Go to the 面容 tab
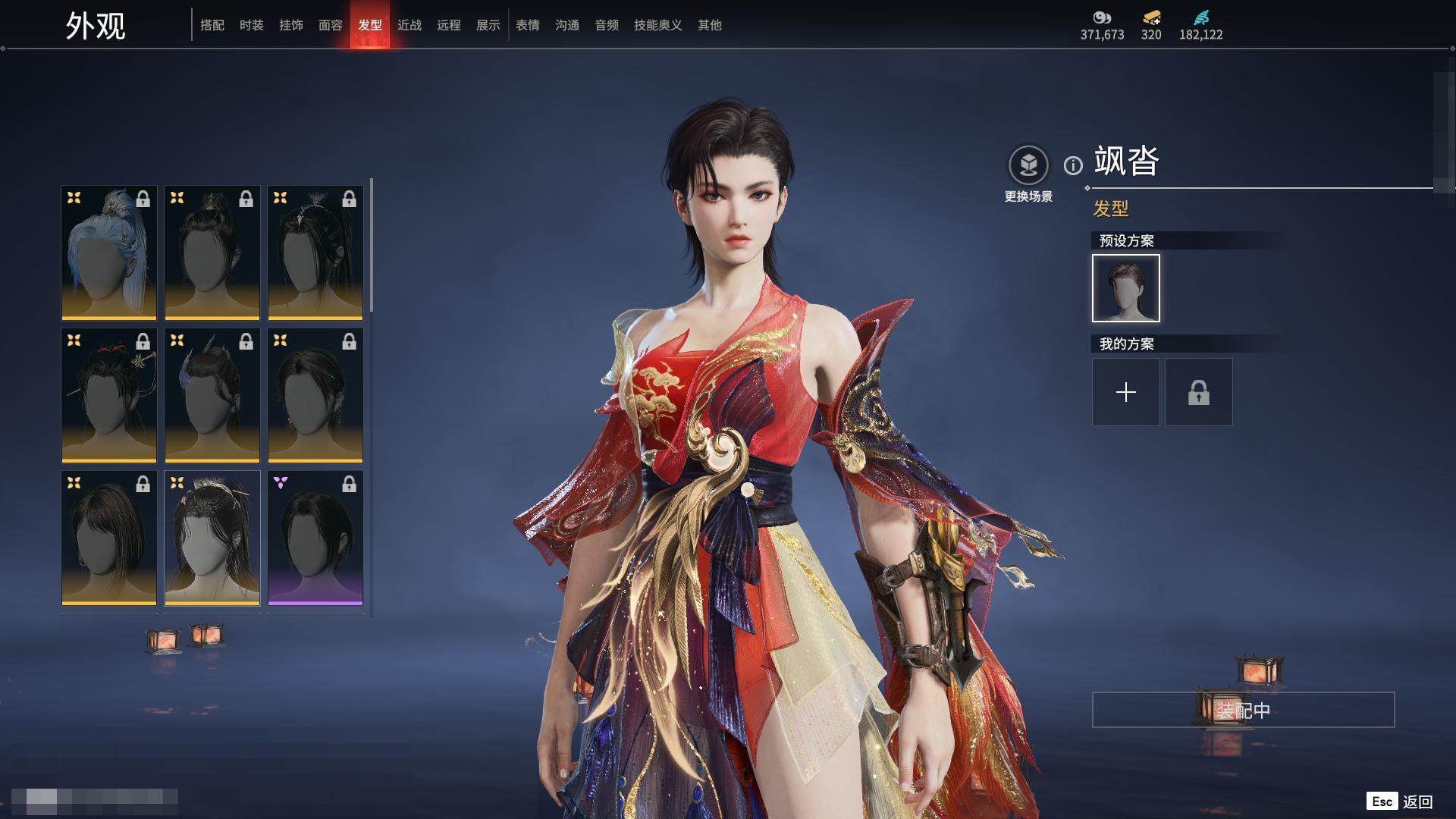The width and height of the screenshot is (1456, 819). [x=331, y=25]
